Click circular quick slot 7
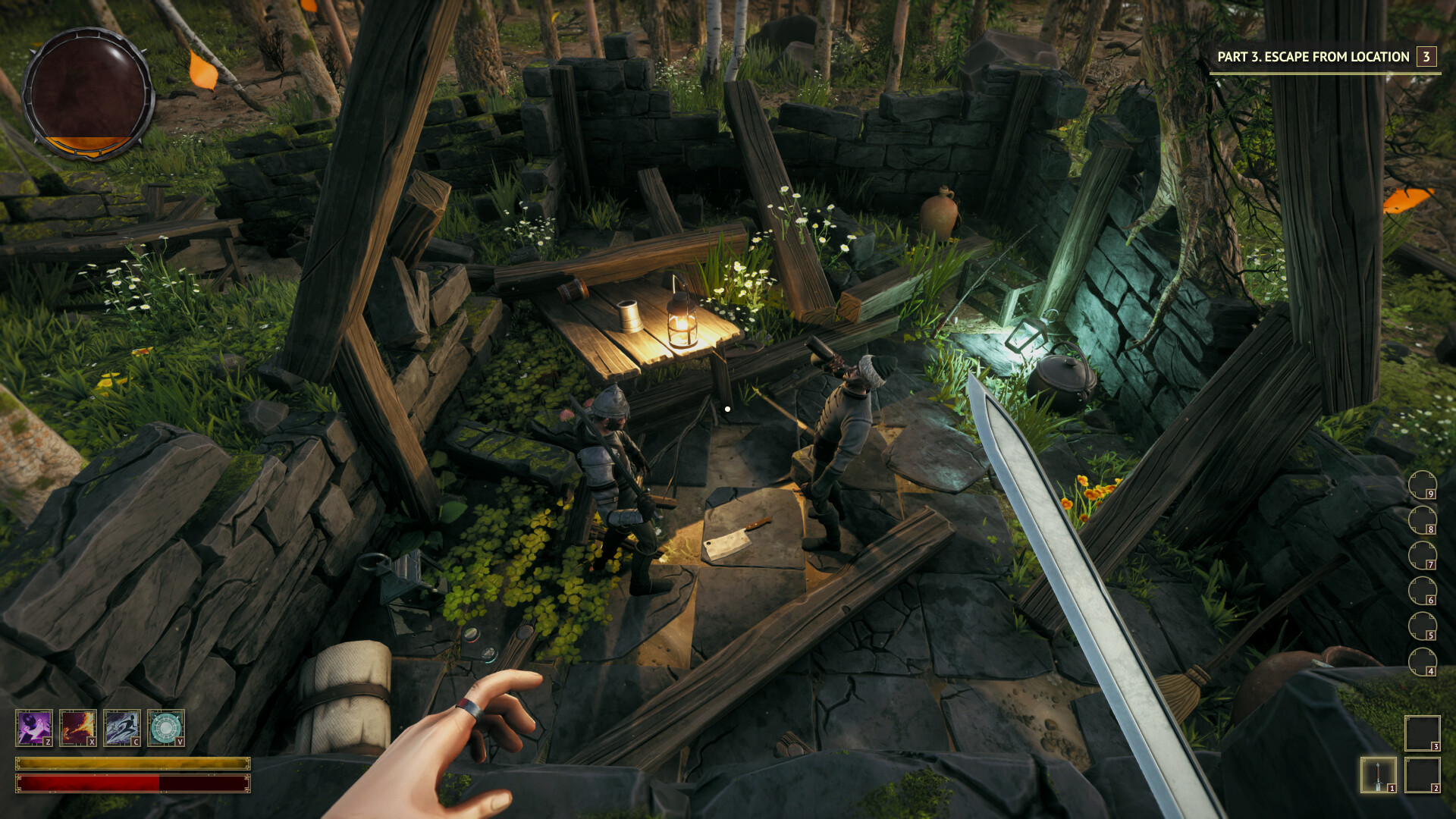 click(x=1423, y=554)
